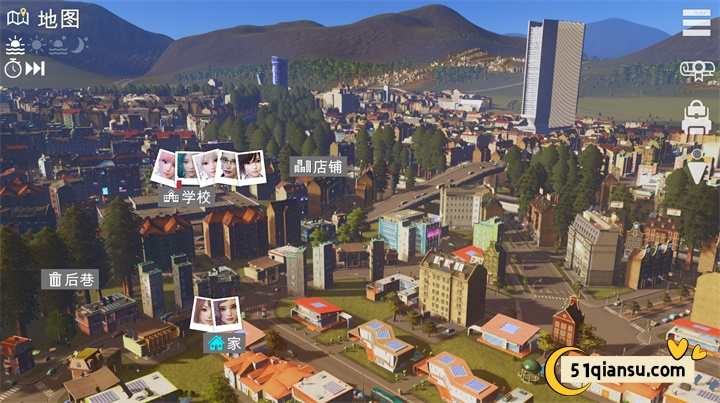Screen dimensions: 720x403
Task: Choose the sunset evening icon
Action: pyautogui.click(x=58, y=45)
